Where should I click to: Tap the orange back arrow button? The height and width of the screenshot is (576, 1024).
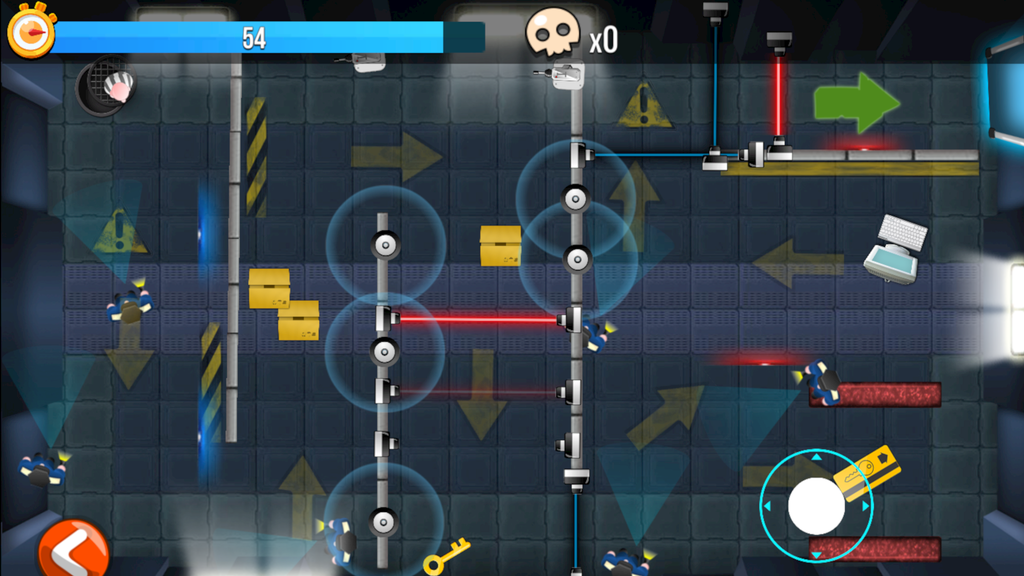[73, 549]
